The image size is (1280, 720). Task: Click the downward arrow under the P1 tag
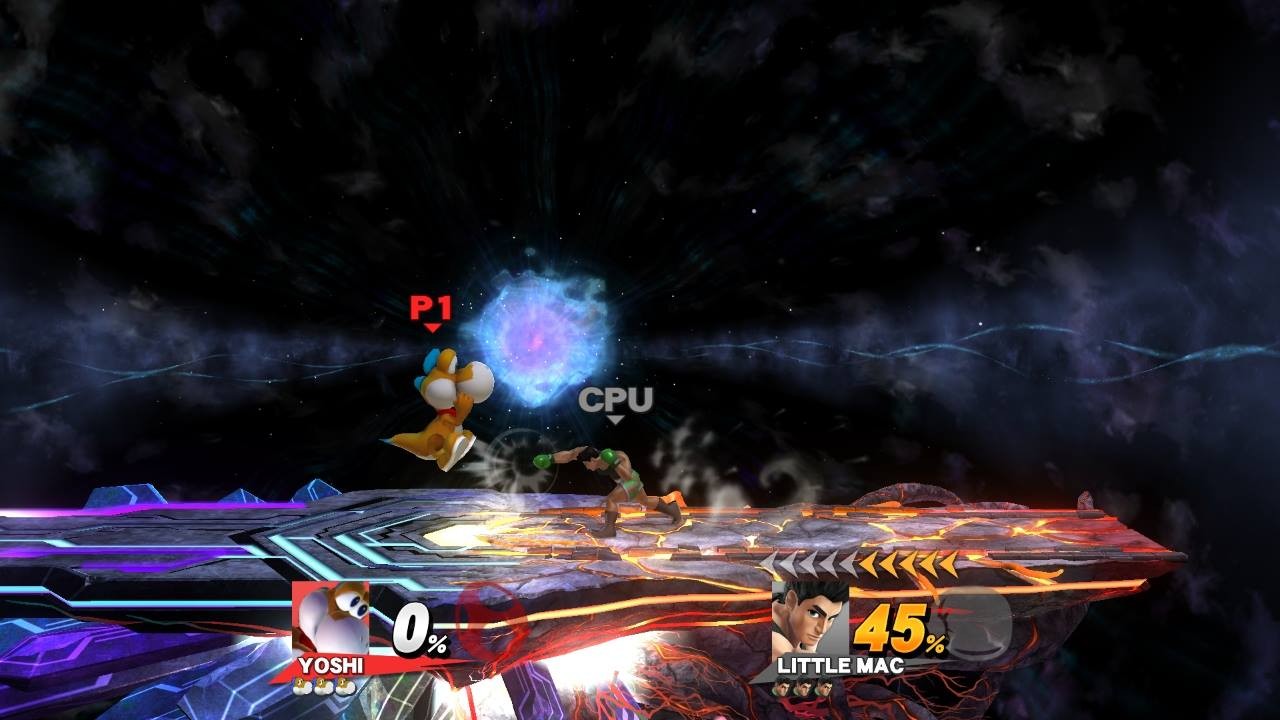(432, 328)
